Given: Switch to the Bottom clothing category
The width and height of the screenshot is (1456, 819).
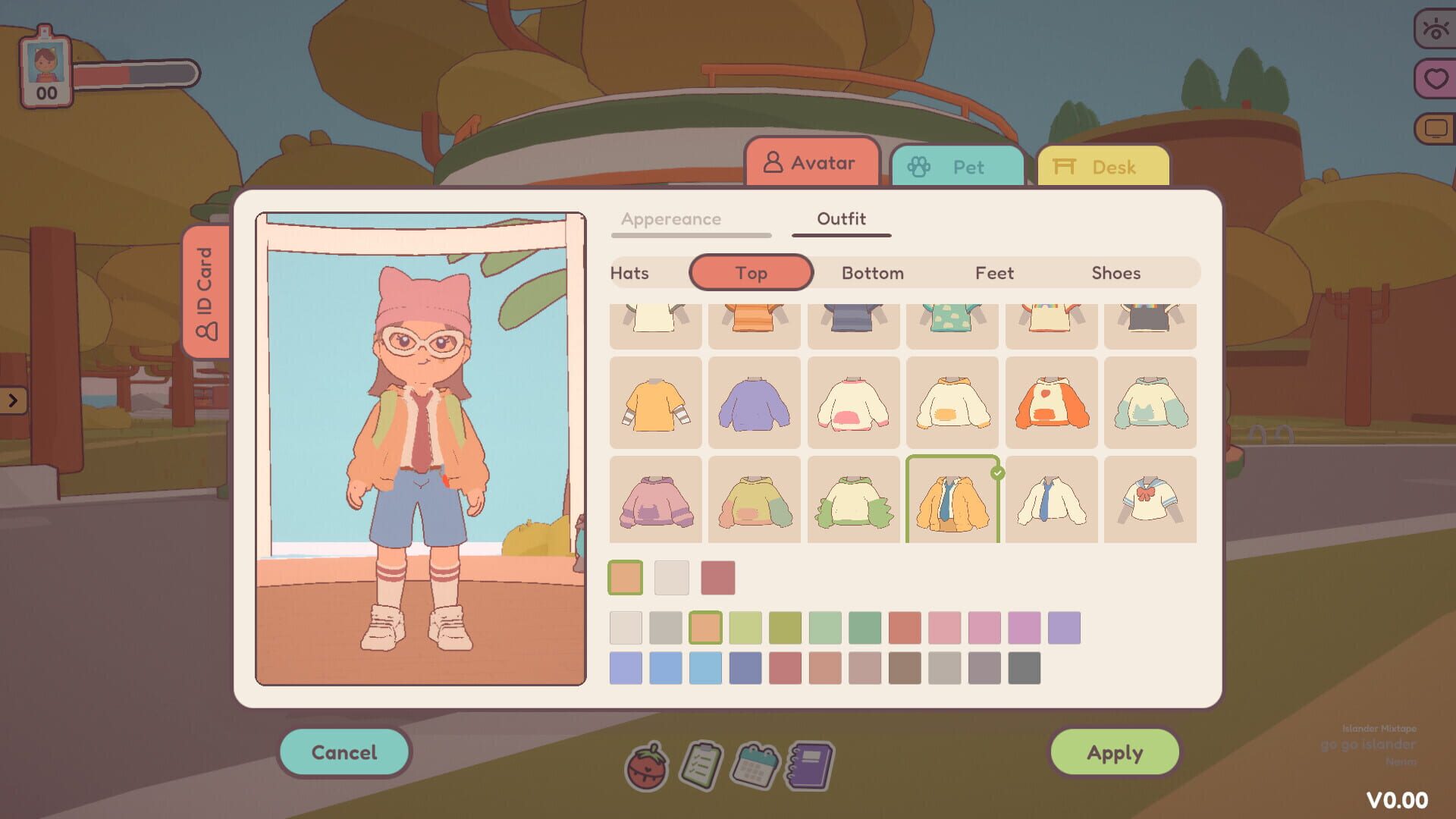Looking at the screenshot, I should pyautogui.click(x=872, y=272).
